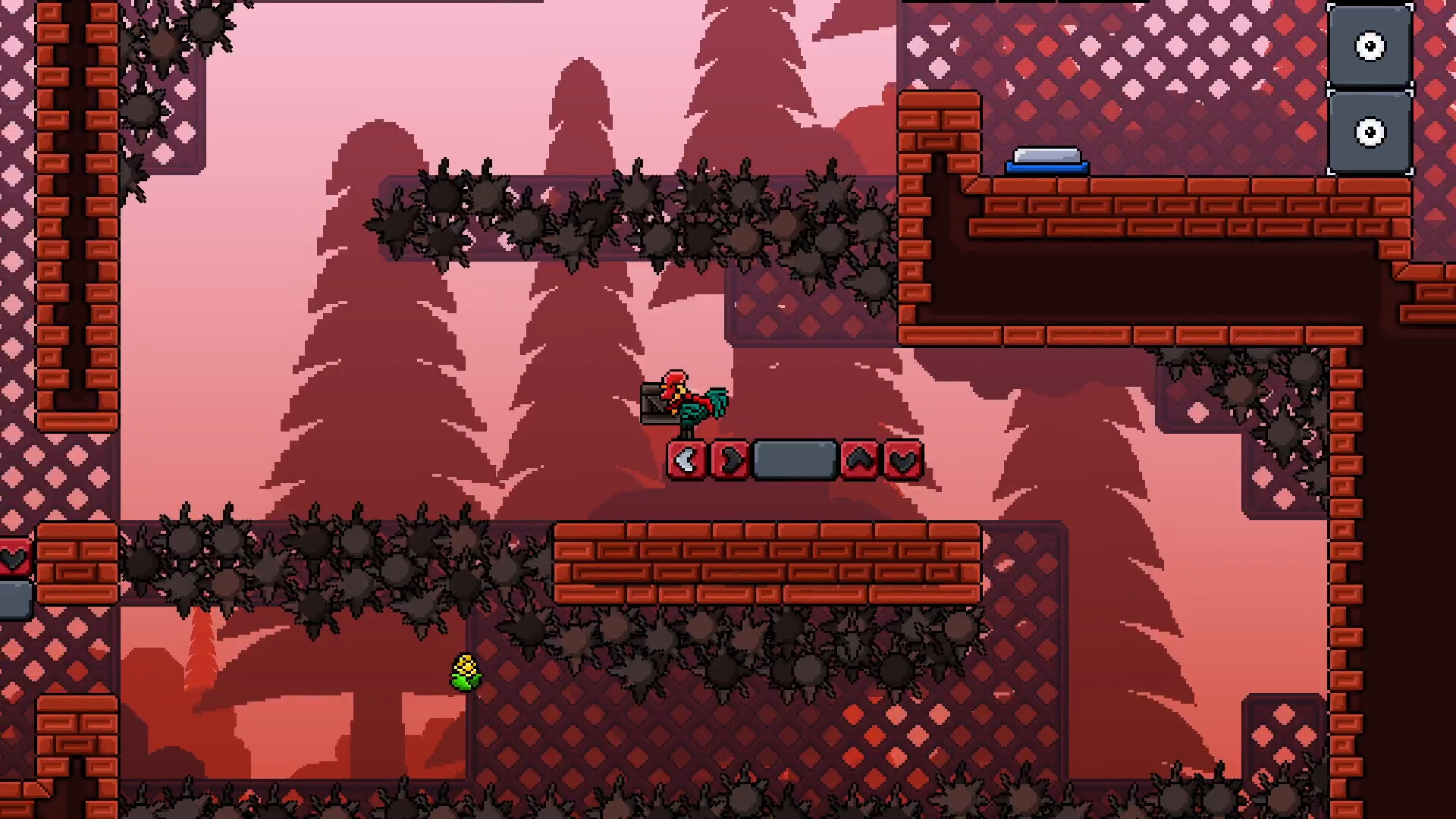Click the left arrow block beside the rooster
1456x819 pixels.
[x=686, y=458]
